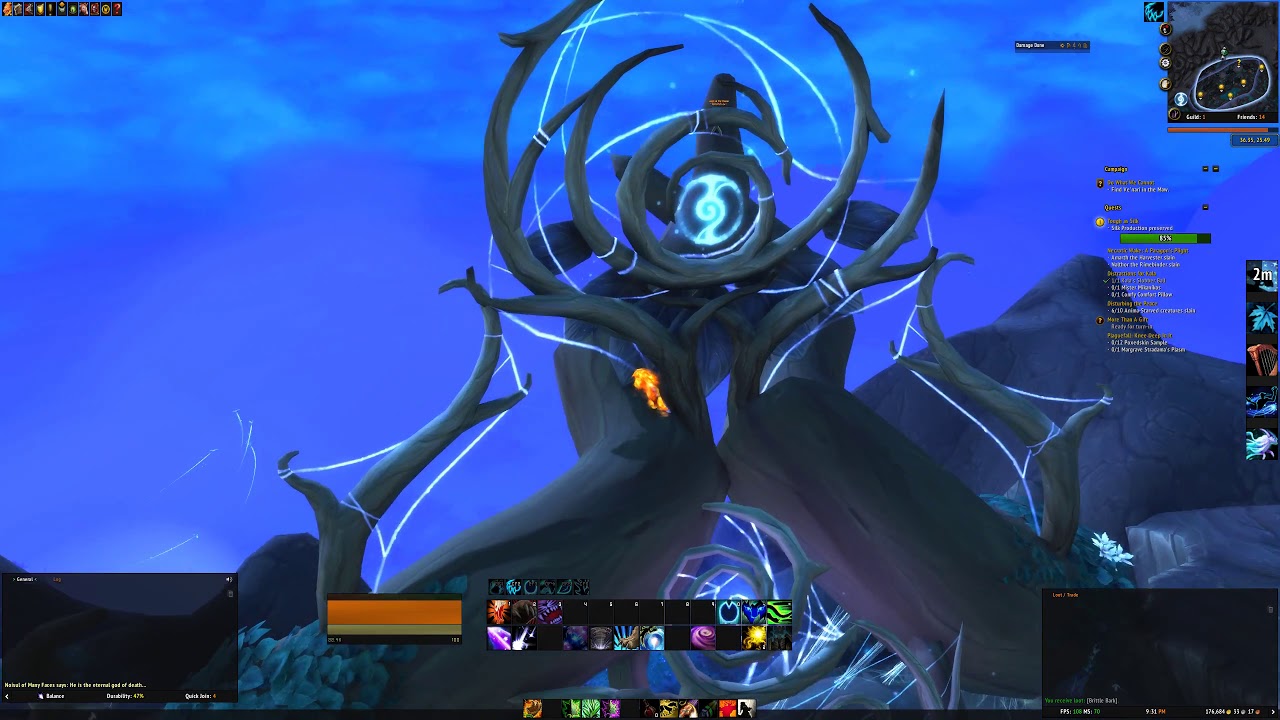Switch to the Log chat tab
The height and width of the screenshot is (720, 1280).
pyautogui.click(x=57, y=579)
